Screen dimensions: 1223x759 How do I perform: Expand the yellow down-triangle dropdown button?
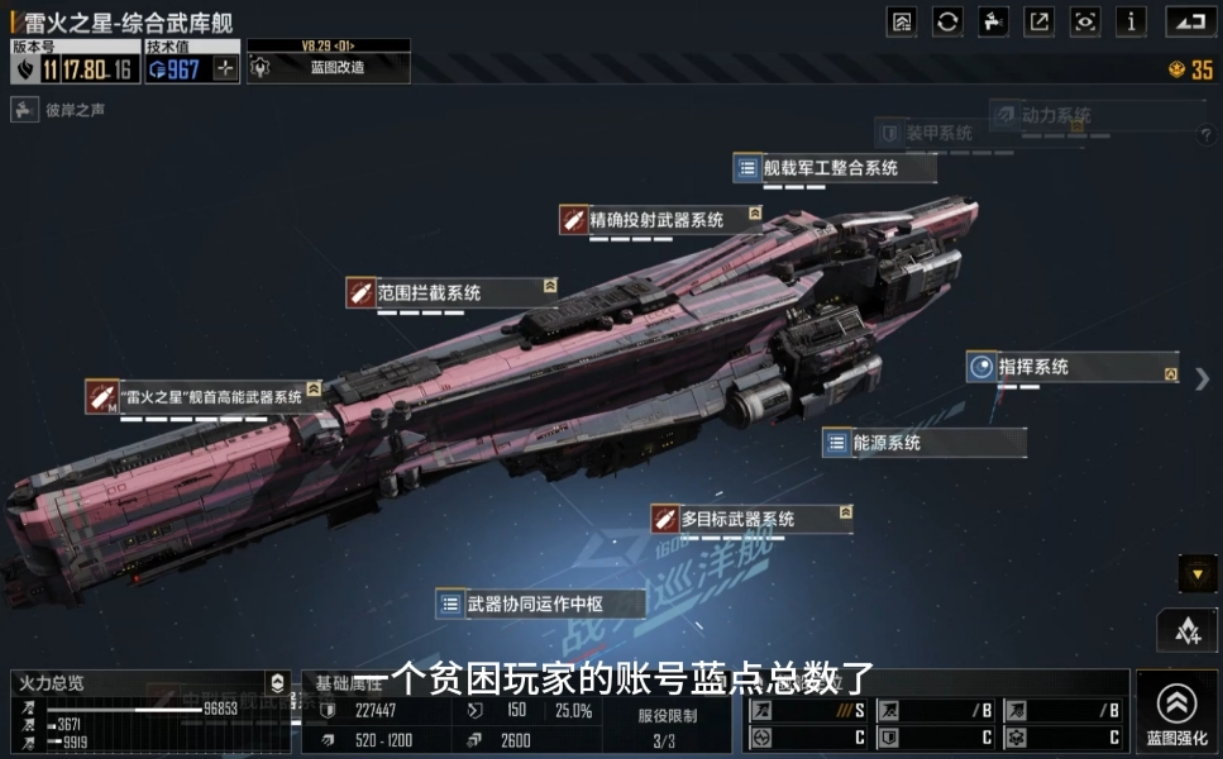(1197, 574)
